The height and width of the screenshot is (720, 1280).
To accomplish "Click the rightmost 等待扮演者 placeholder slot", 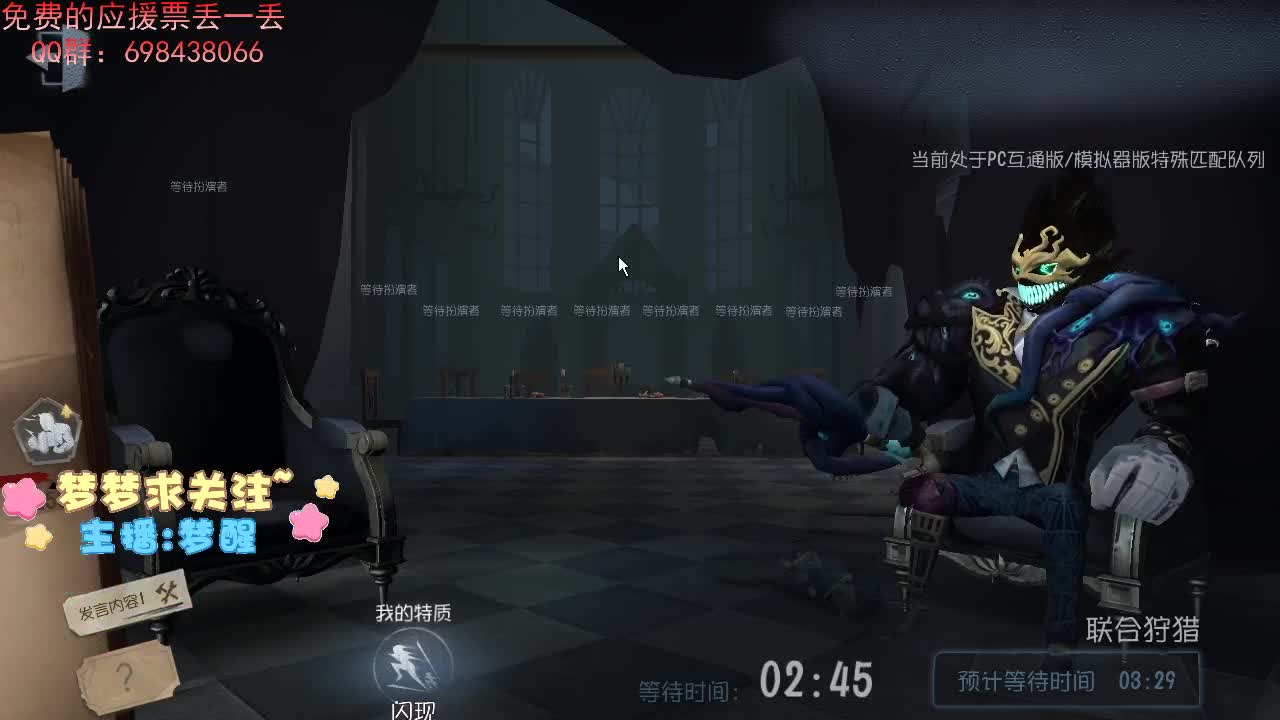I will coord(862,290).
